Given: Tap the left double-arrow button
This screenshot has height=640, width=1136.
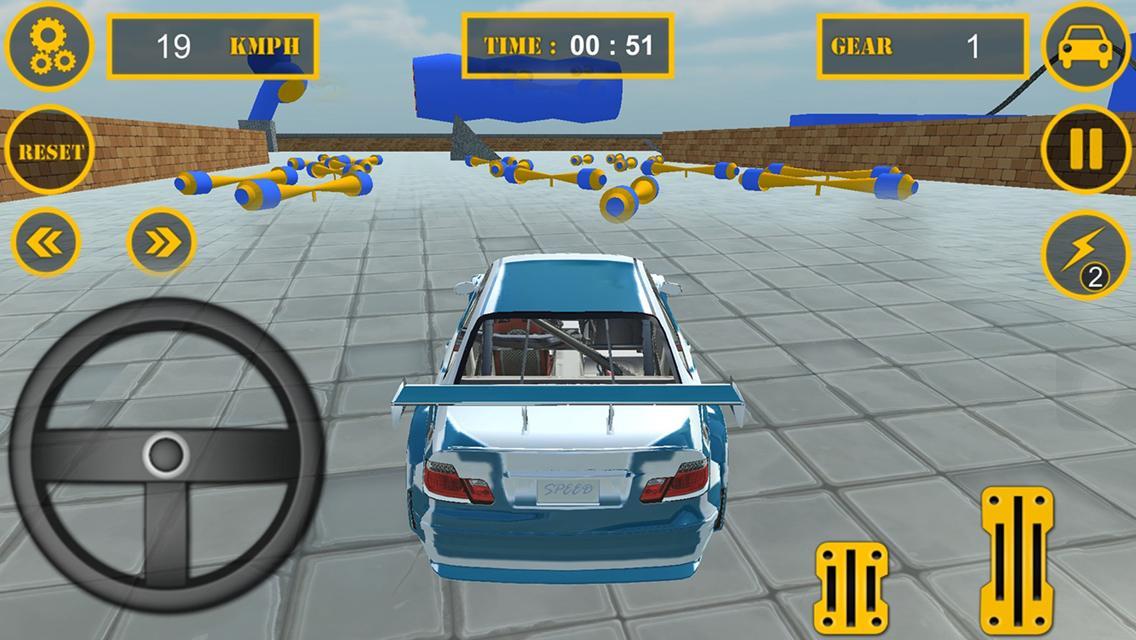Looking at the screenshot, I should (46, 242).
